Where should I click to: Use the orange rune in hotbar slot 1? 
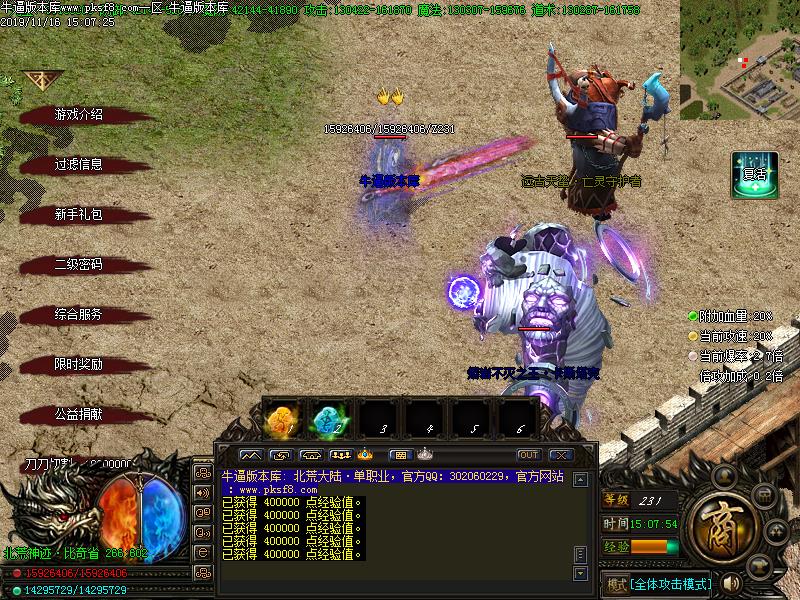(284, 420)
